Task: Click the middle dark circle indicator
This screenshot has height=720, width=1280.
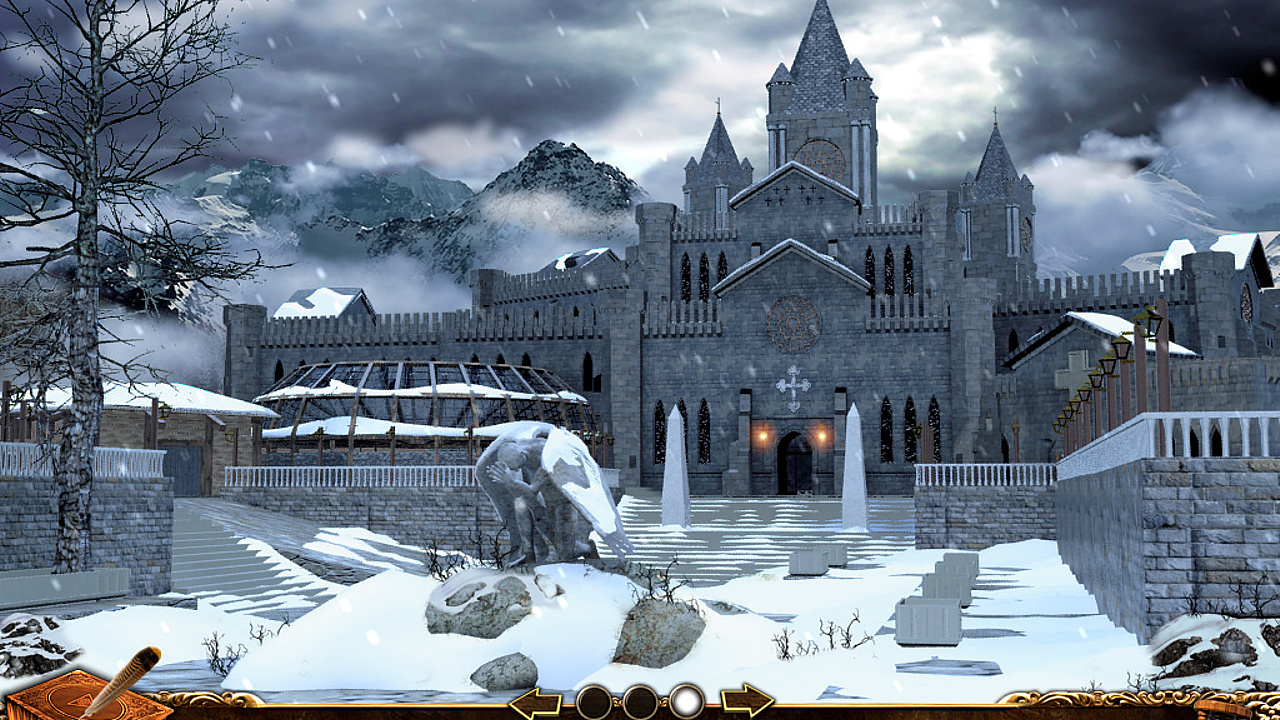Action: (x=640, y=700)
